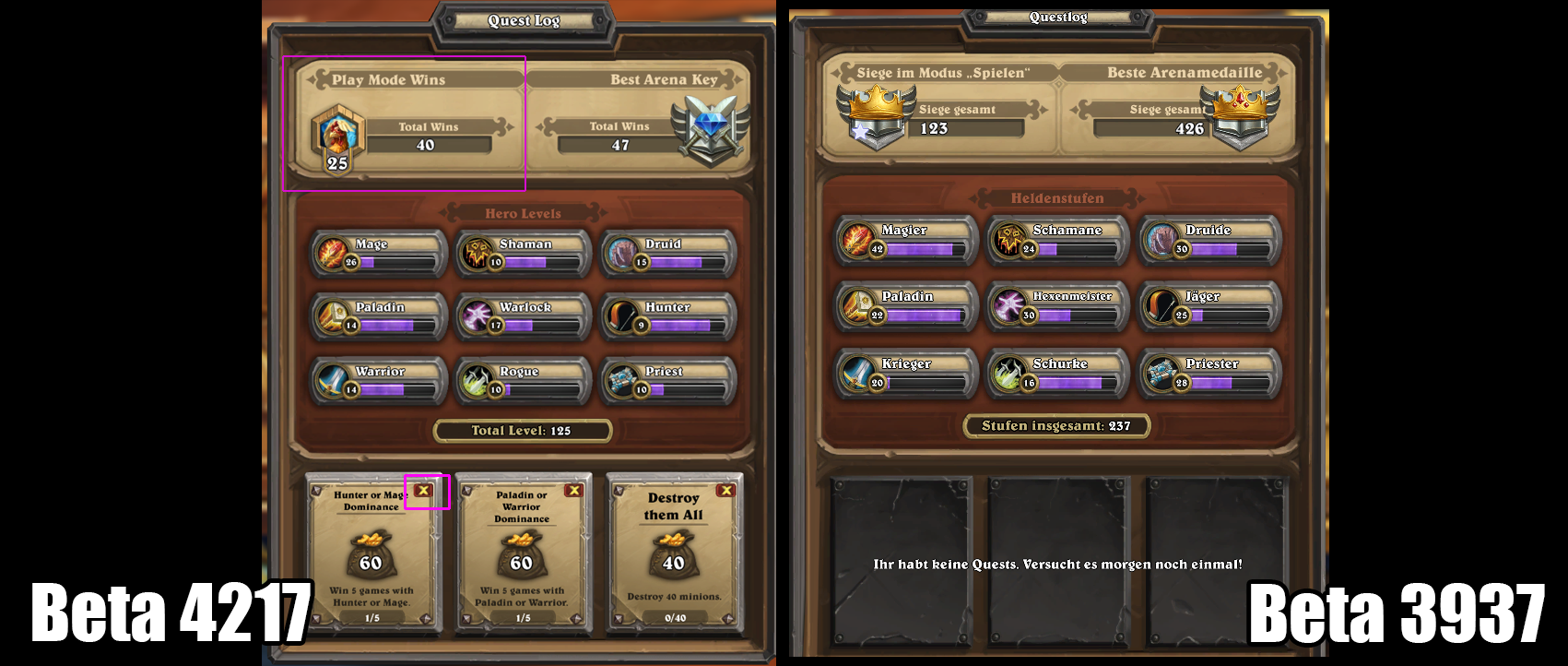Select the Schurke hero level entry
Screen dimensions: 1568x666
pyautogui.click(x=1058, y=374)
